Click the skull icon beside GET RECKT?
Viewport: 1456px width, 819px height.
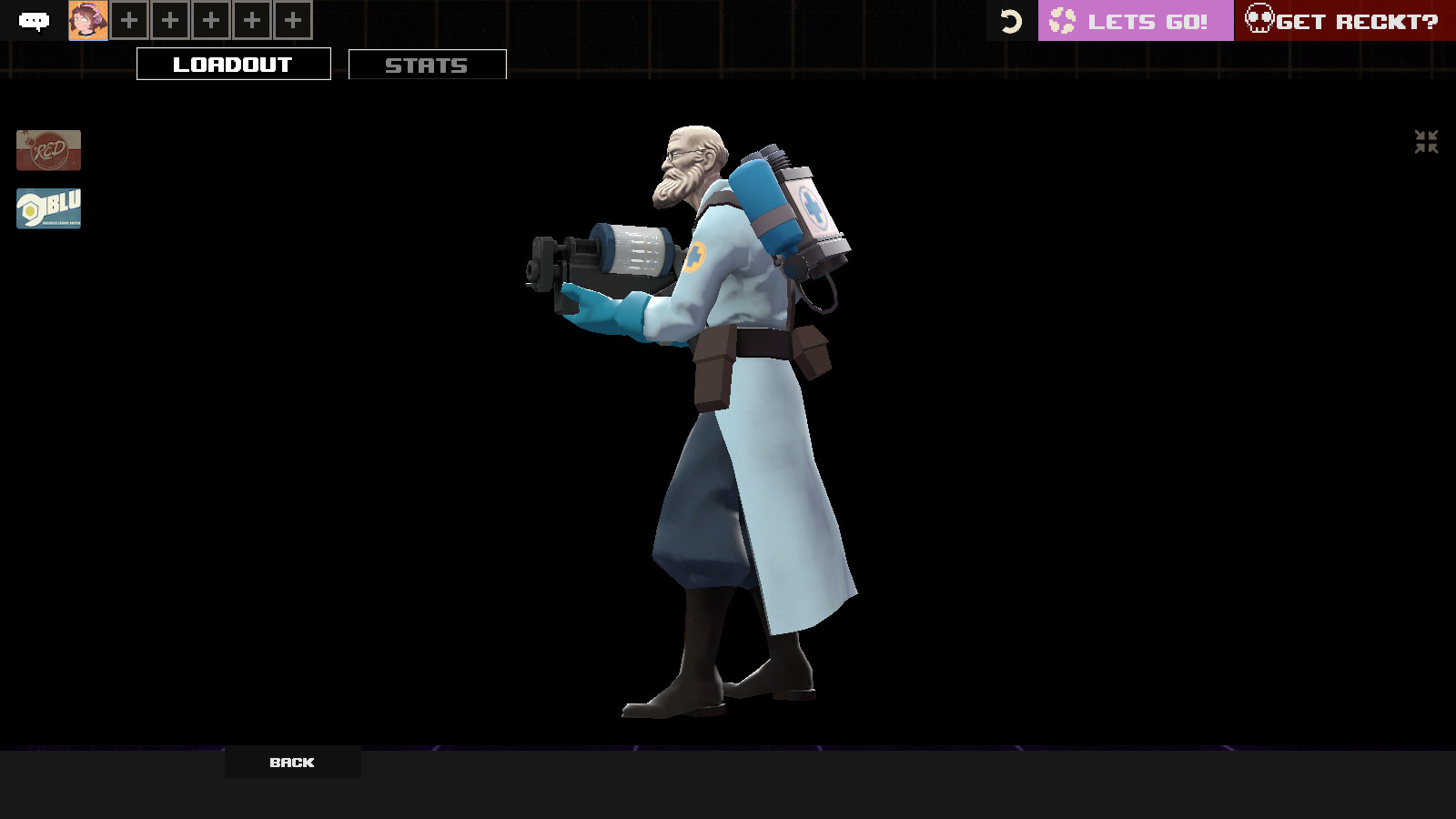click(x=1260, y=20)
